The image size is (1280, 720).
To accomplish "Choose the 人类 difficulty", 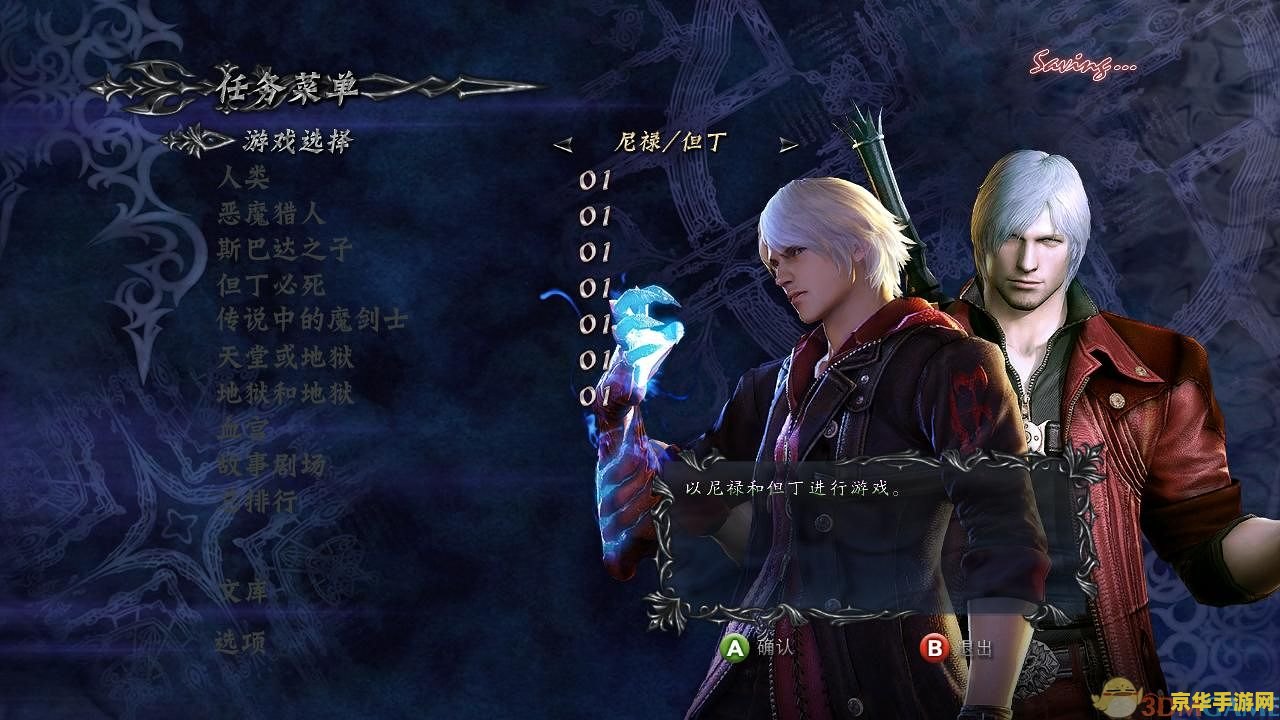I will 244,179.
